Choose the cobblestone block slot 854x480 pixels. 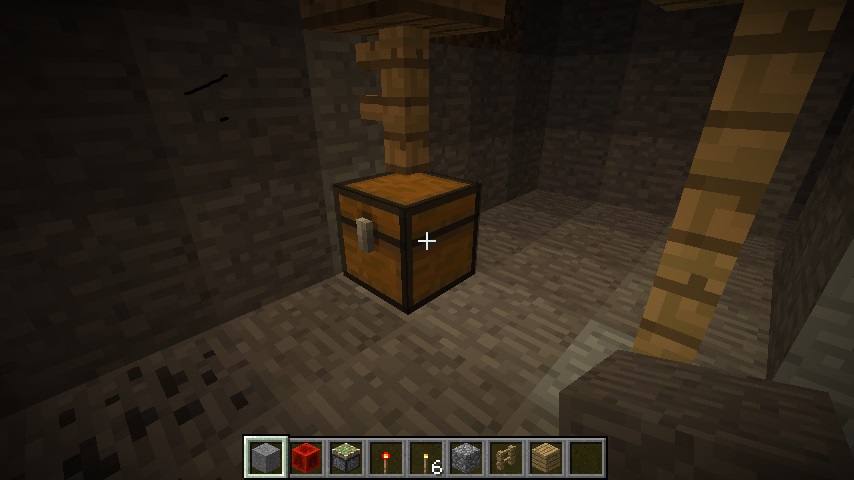click(466, 458)
